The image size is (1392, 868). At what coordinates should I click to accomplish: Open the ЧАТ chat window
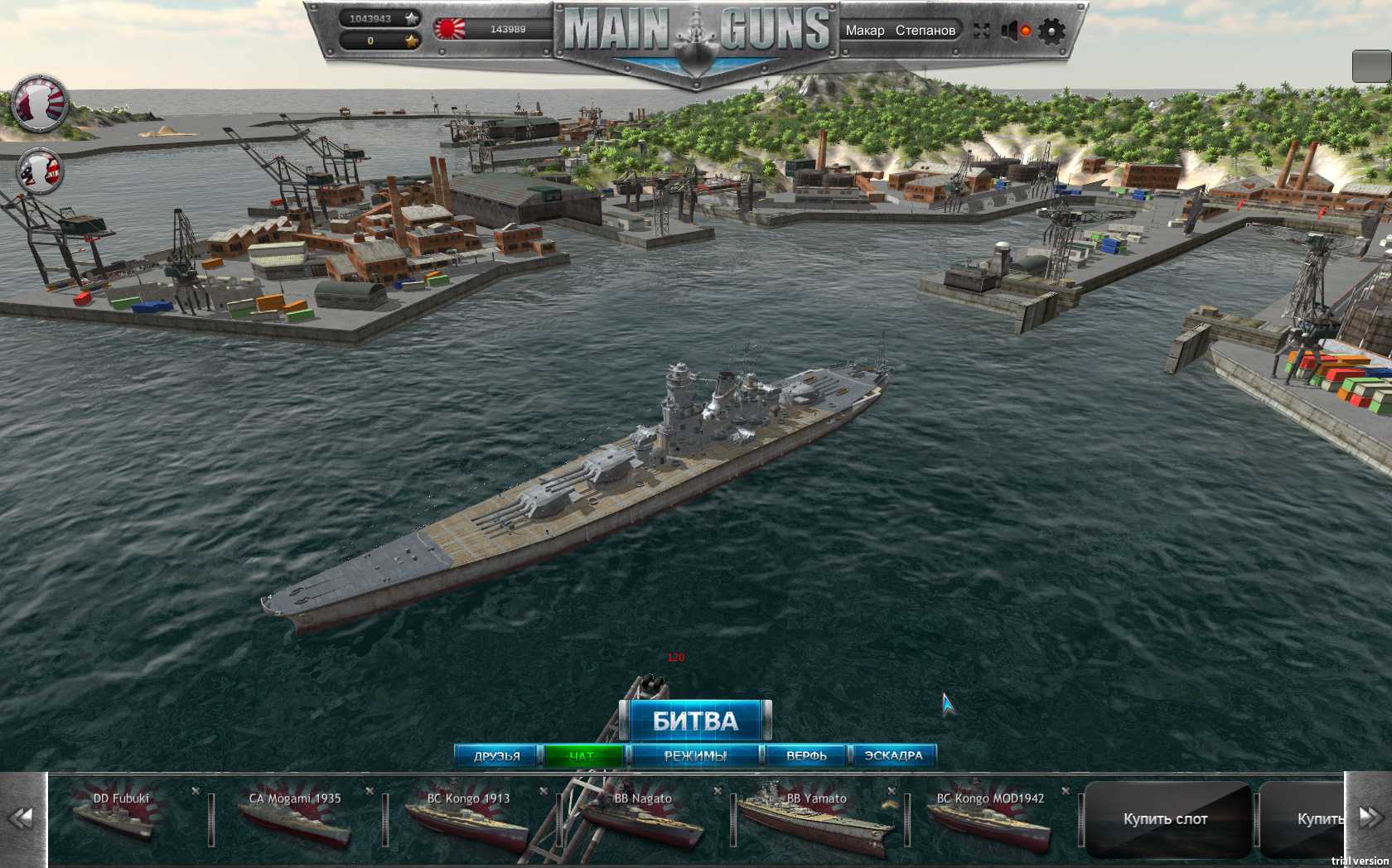pyautogui.click(x=582, y=755)
